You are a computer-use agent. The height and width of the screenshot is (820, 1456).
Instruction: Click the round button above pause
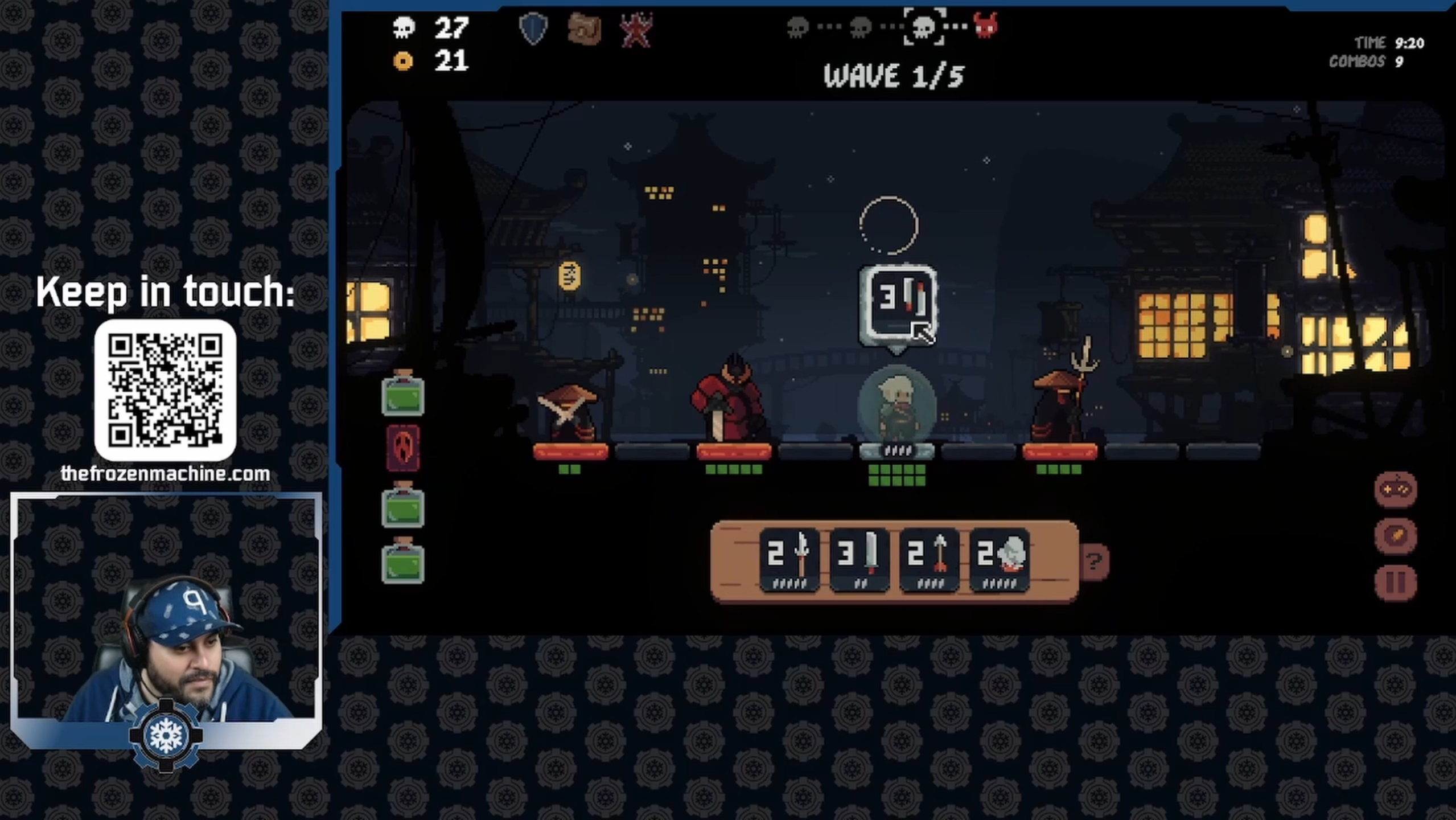tap(1395, 536)
